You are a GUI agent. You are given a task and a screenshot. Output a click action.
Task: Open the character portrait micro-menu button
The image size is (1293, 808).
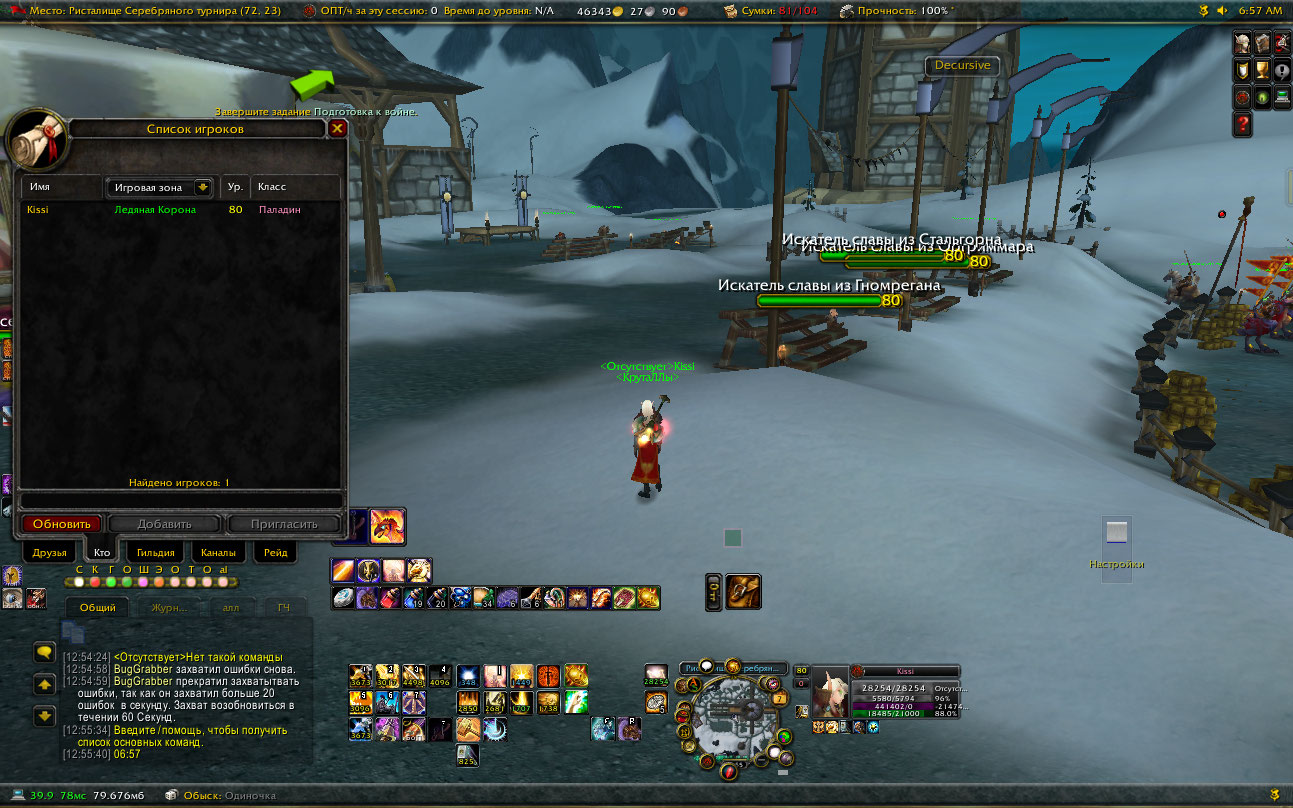[x=1242, y=43]
